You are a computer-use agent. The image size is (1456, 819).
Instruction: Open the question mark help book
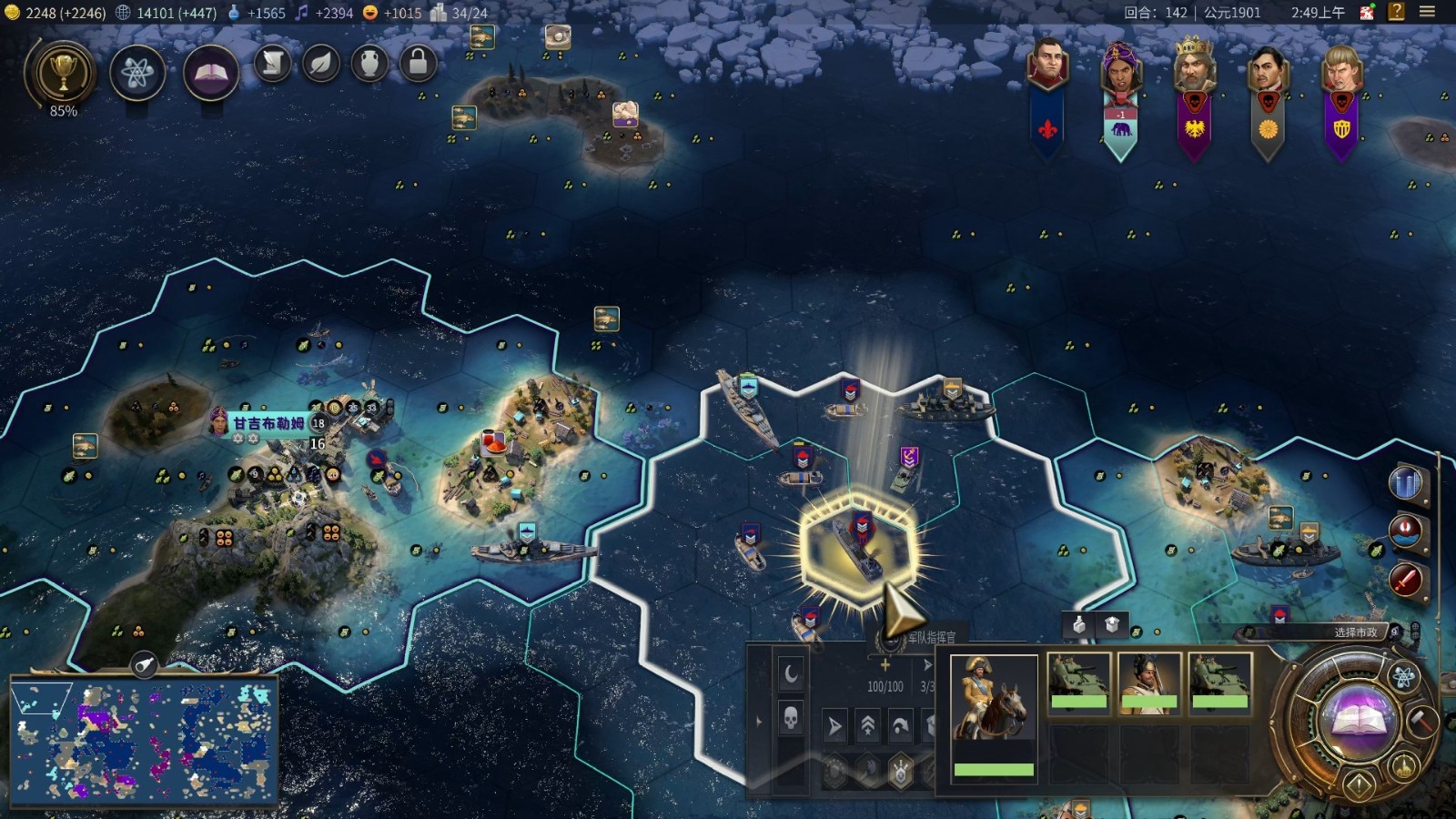click(x=1397, y=12)
